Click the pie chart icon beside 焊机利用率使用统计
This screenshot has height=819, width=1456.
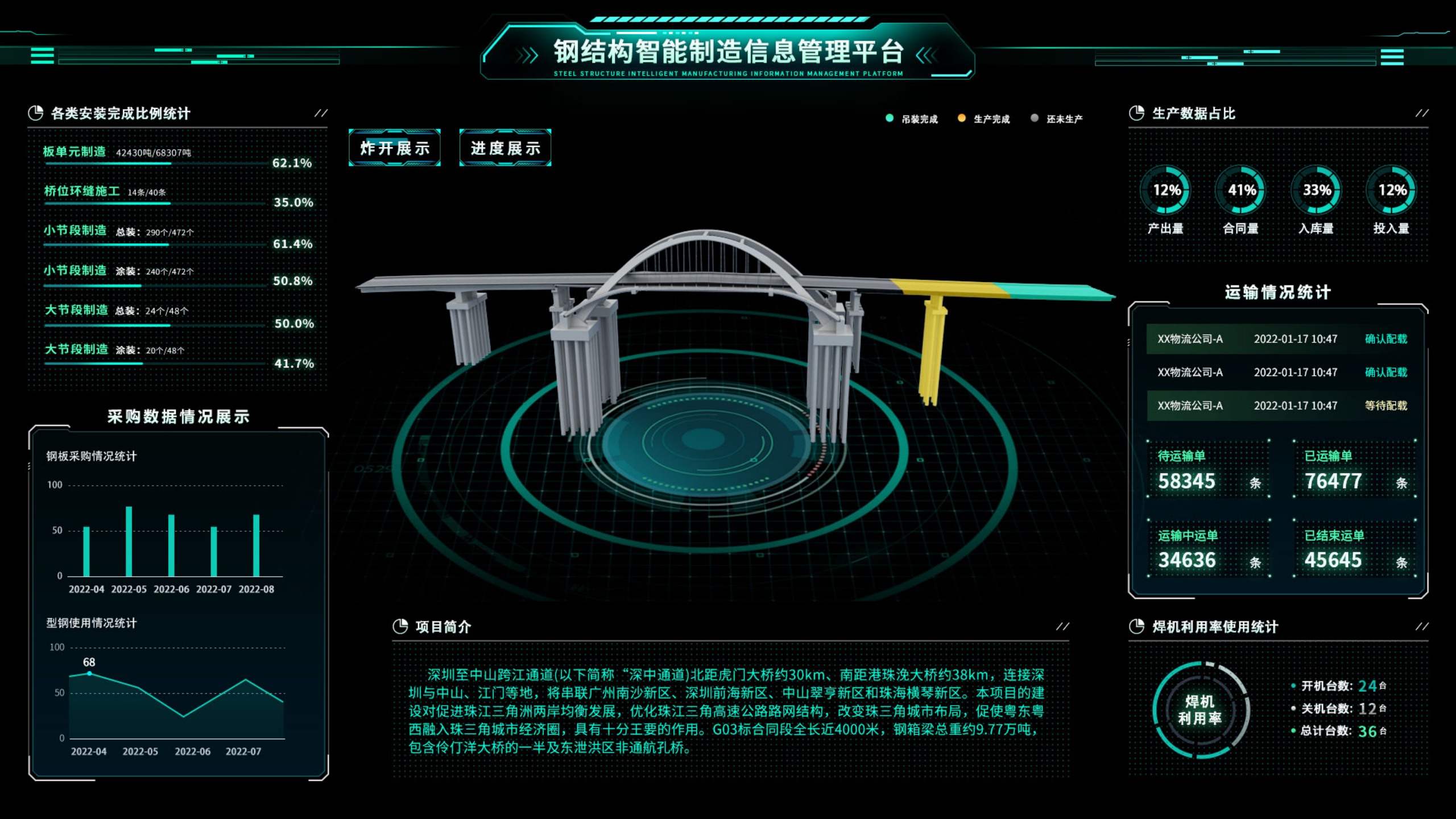coord(1136,627)
